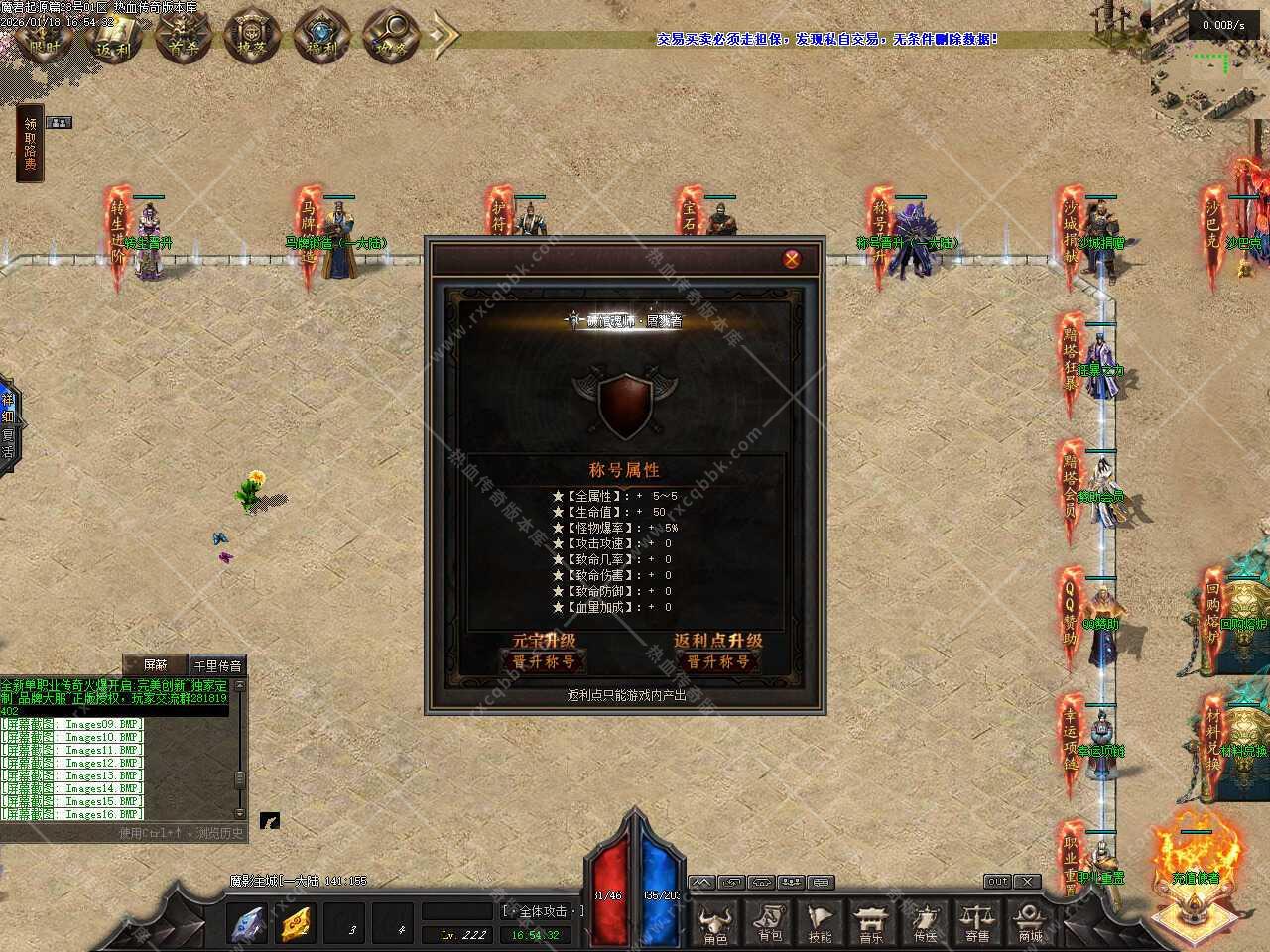Collapse the top icon row with the arrow
Screen dimensions: 1270x952
click(444, 36)
